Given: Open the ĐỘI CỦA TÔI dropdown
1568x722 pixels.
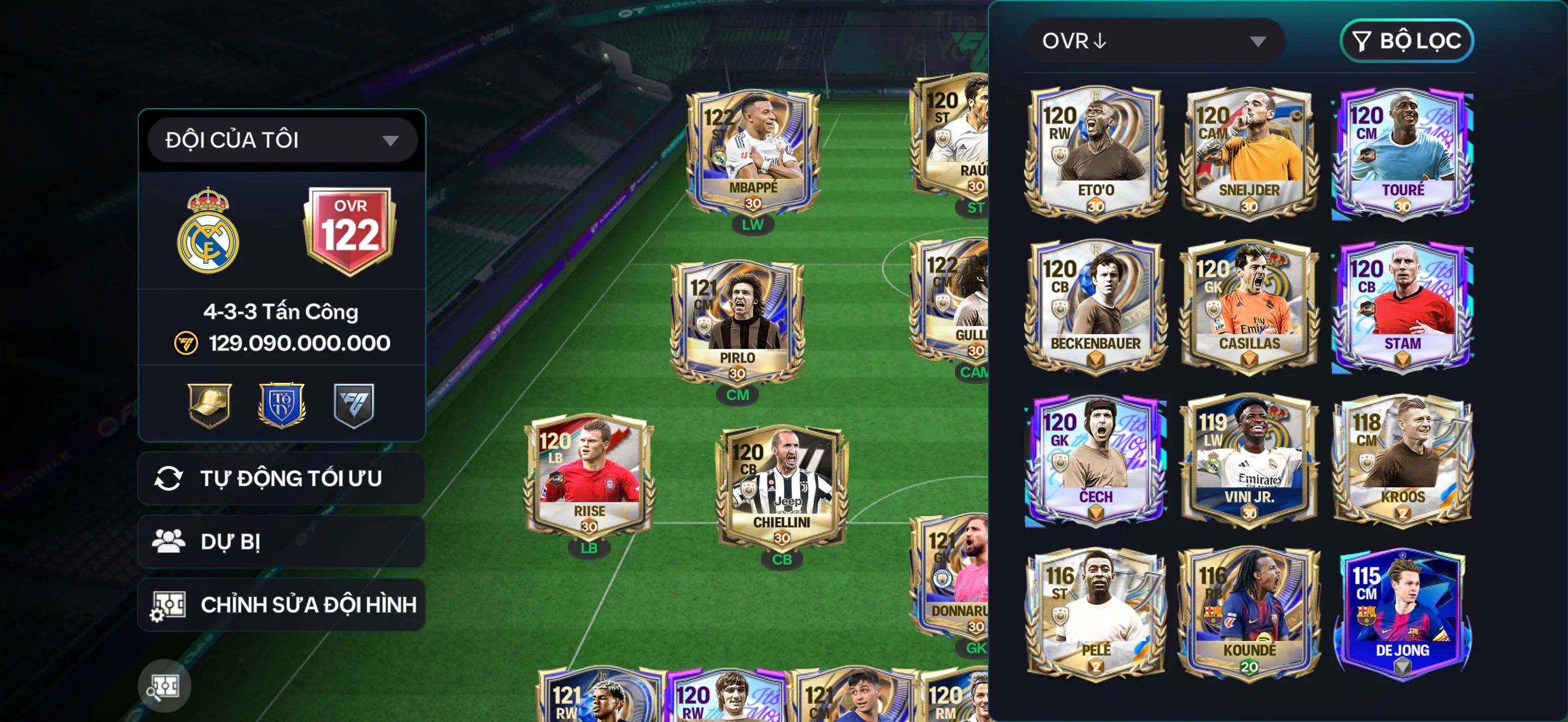Looking at the screenshot, I should (282, 140).
